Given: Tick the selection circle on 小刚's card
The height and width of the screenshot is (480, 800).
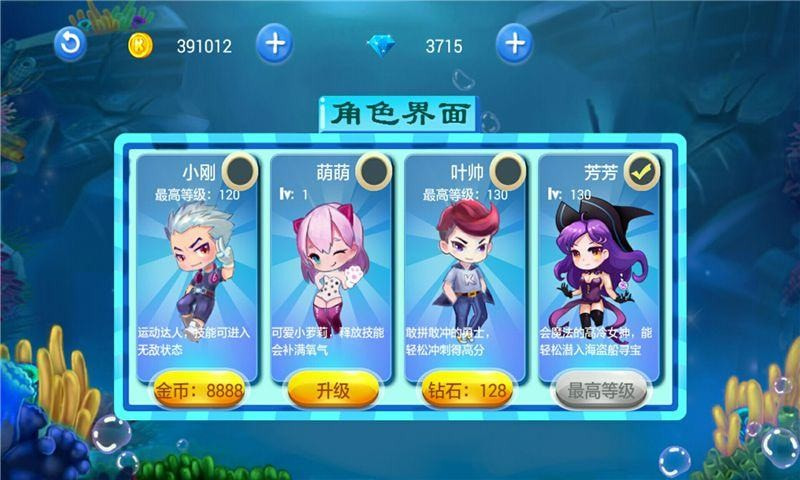Looking at the screenshot, I should point(238,170).
